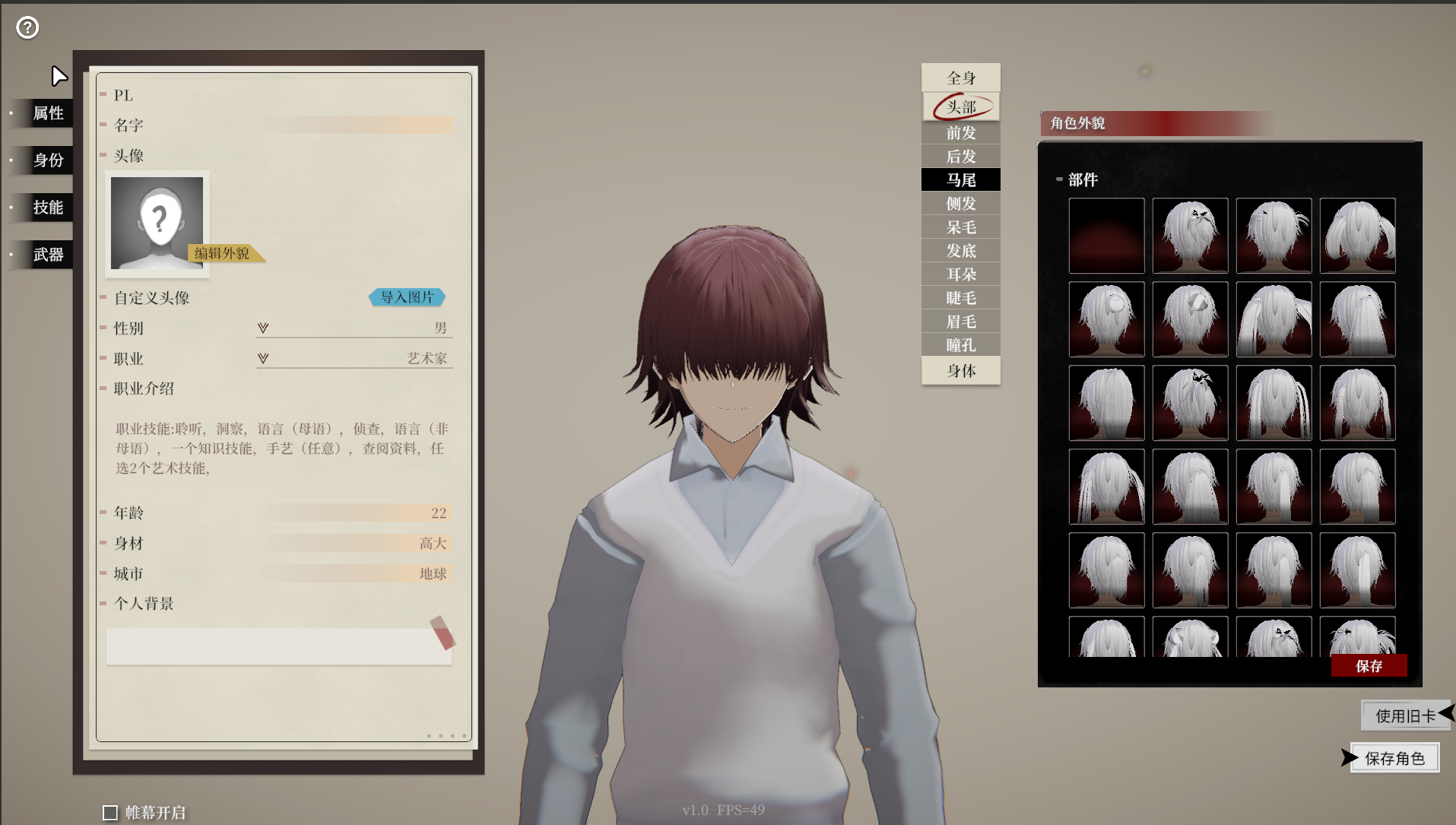Click the help question mark icon
This screenshot has height=825, width=1456.
(27, 27)
